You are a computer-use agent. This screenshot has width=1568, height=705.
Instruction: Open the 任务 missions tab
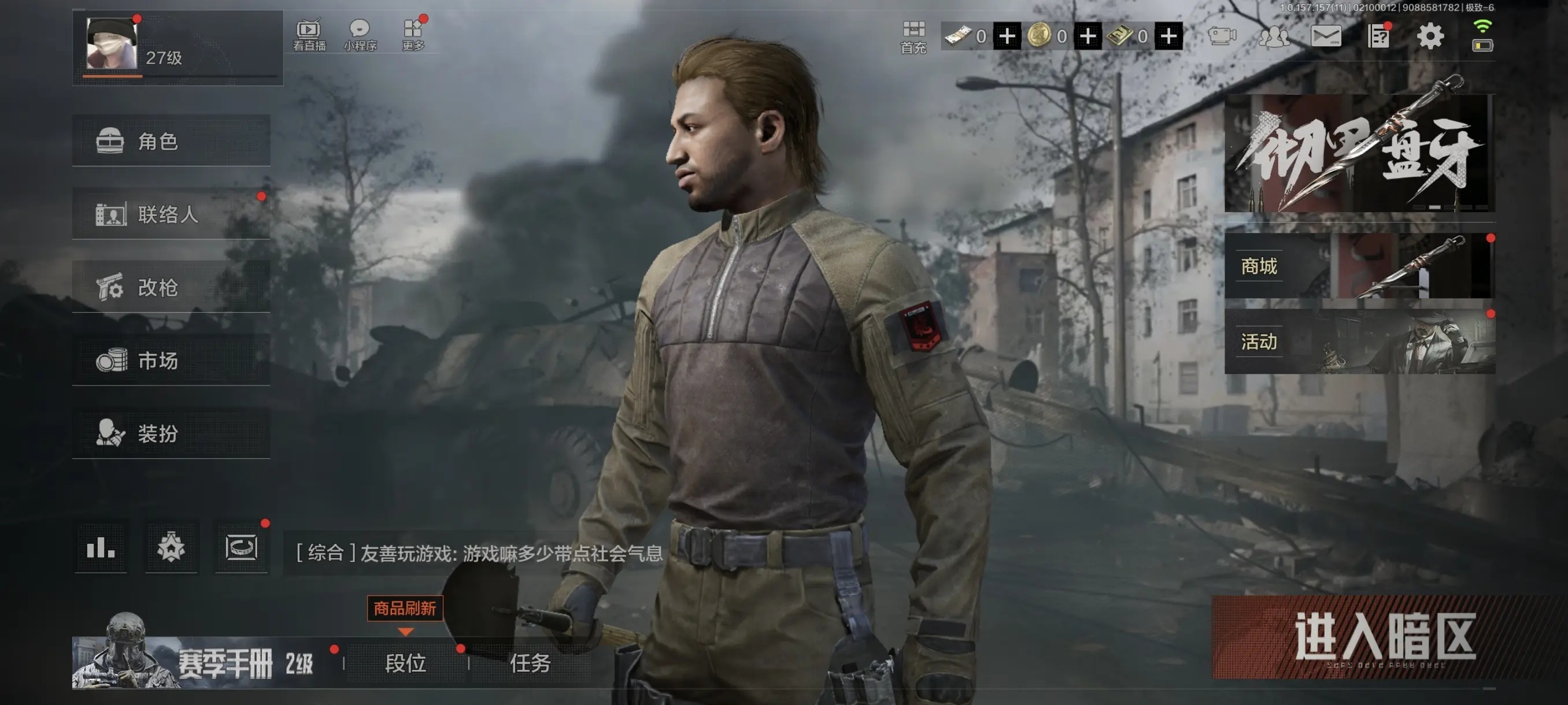[530, 663]
